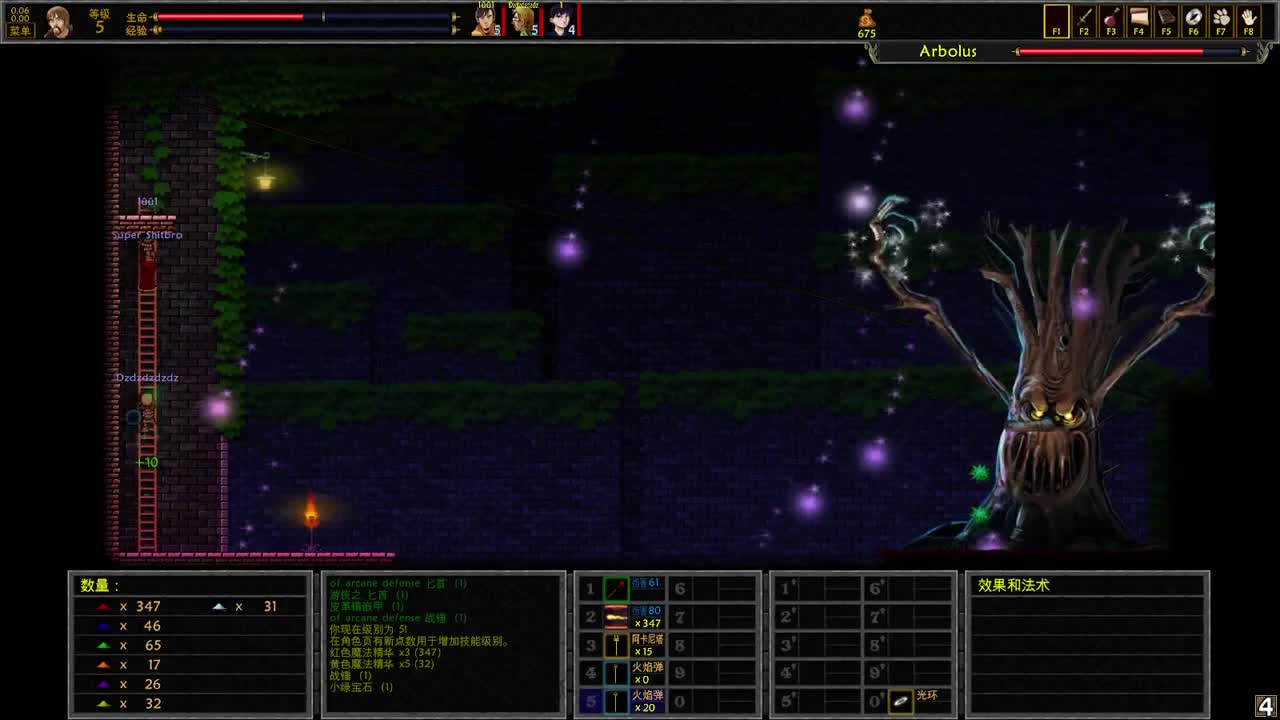This screenshot has height=720, width=1280.
Task: Select the F2 sword combat icon
Action: [x=1083, y=21]
